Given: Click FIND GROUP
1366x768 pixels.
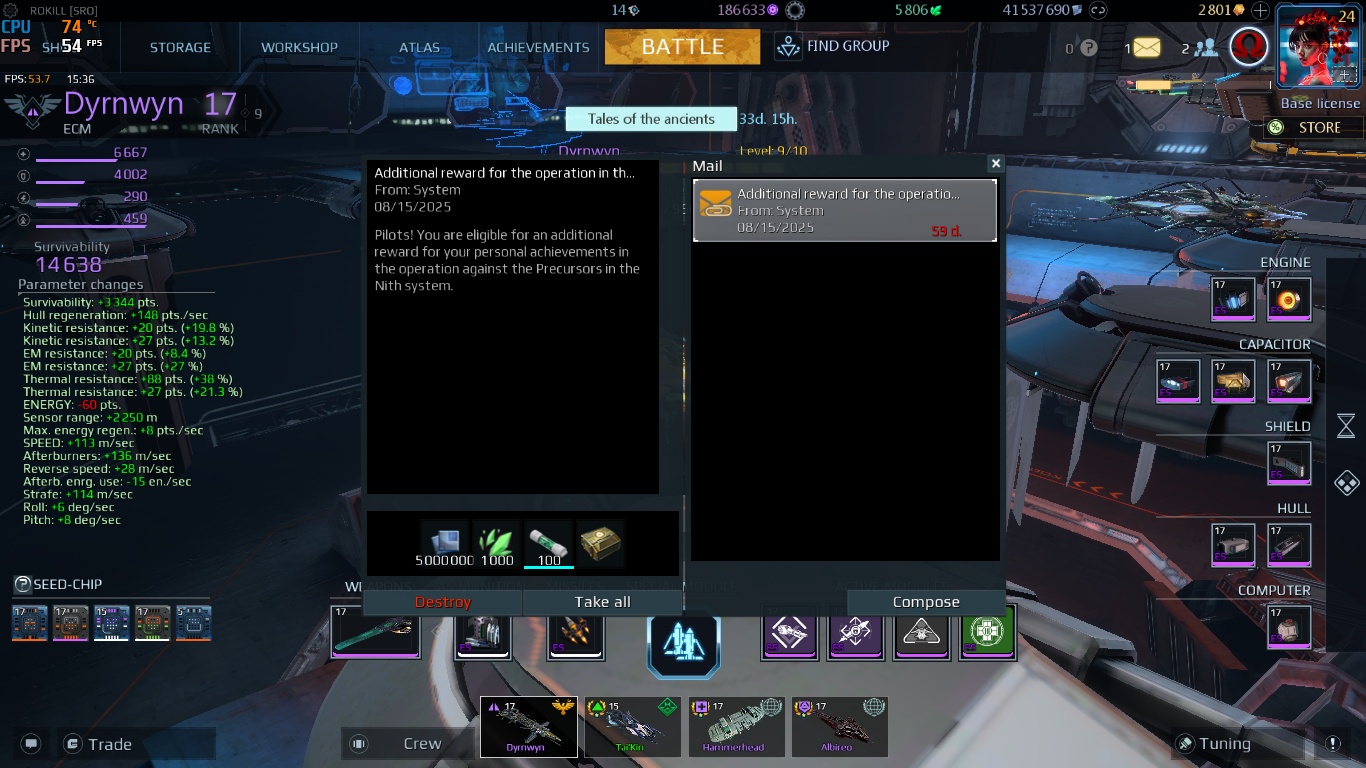Looking at the screenshot, I should coord(833,46).
